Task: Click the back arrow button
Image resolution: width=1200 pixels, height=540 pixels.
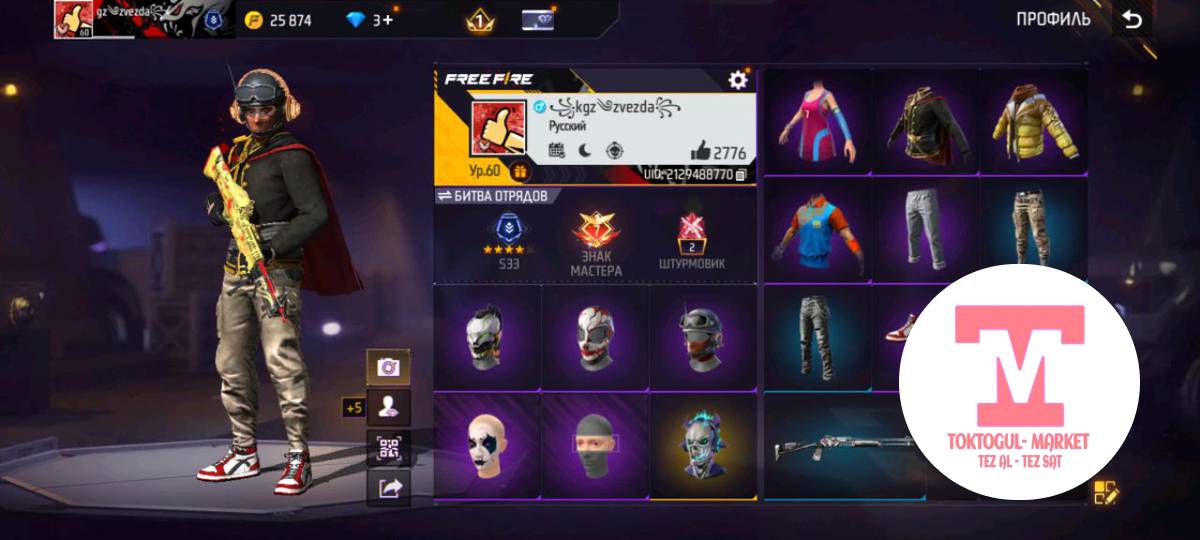Action: pyautogui.click(x=1132, y=20)
